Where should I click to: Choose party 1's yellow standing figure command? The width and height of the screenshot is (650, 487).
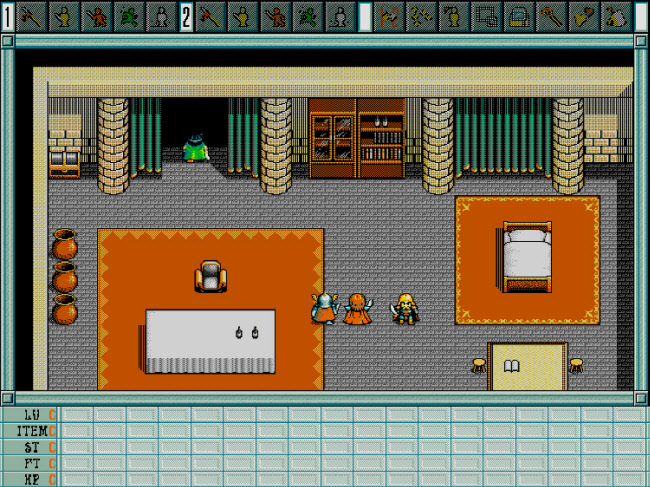[x=63, y=16]
